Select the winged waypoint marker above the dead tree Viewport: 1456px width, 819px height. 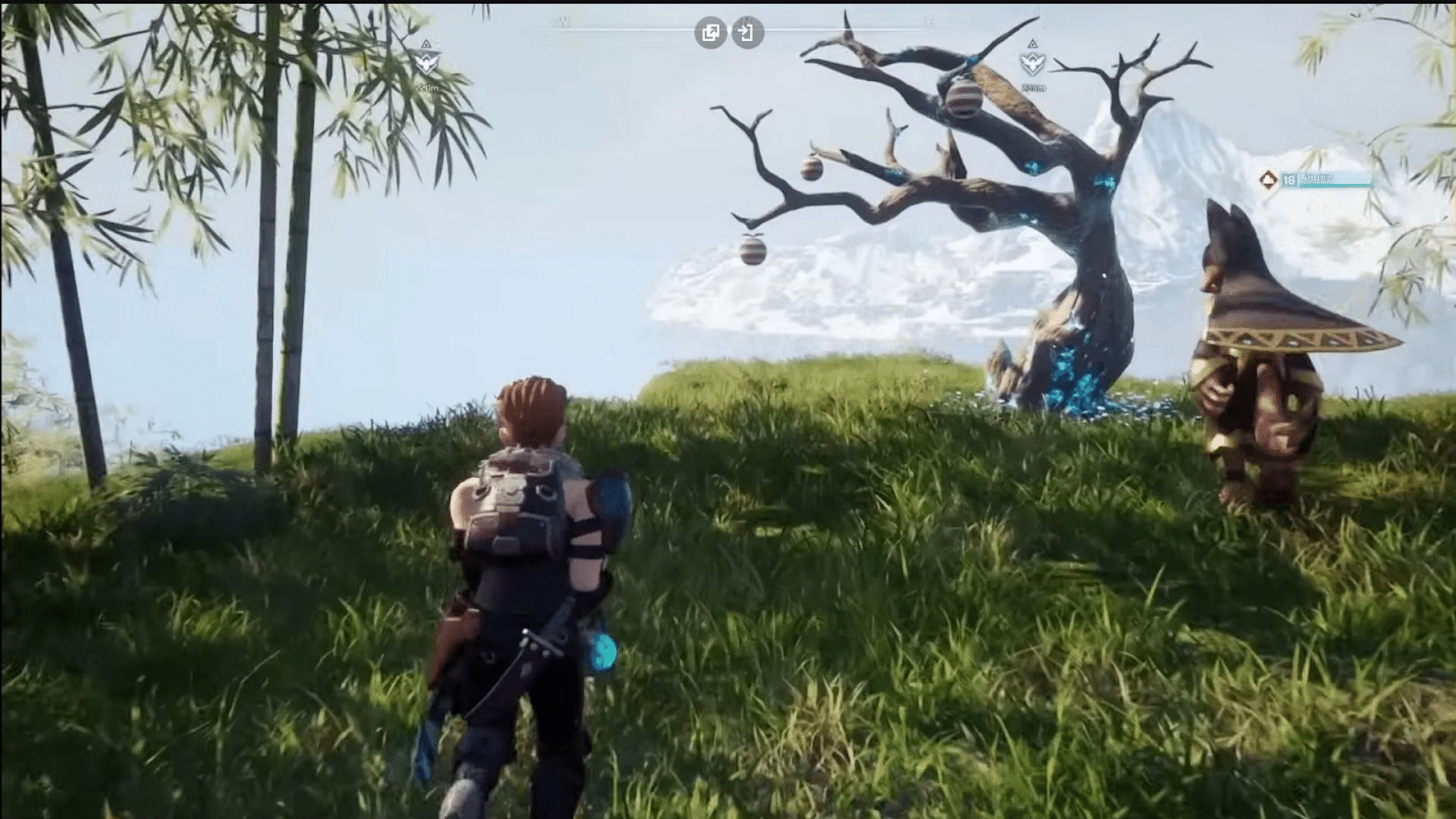[x=1033, y=64]
